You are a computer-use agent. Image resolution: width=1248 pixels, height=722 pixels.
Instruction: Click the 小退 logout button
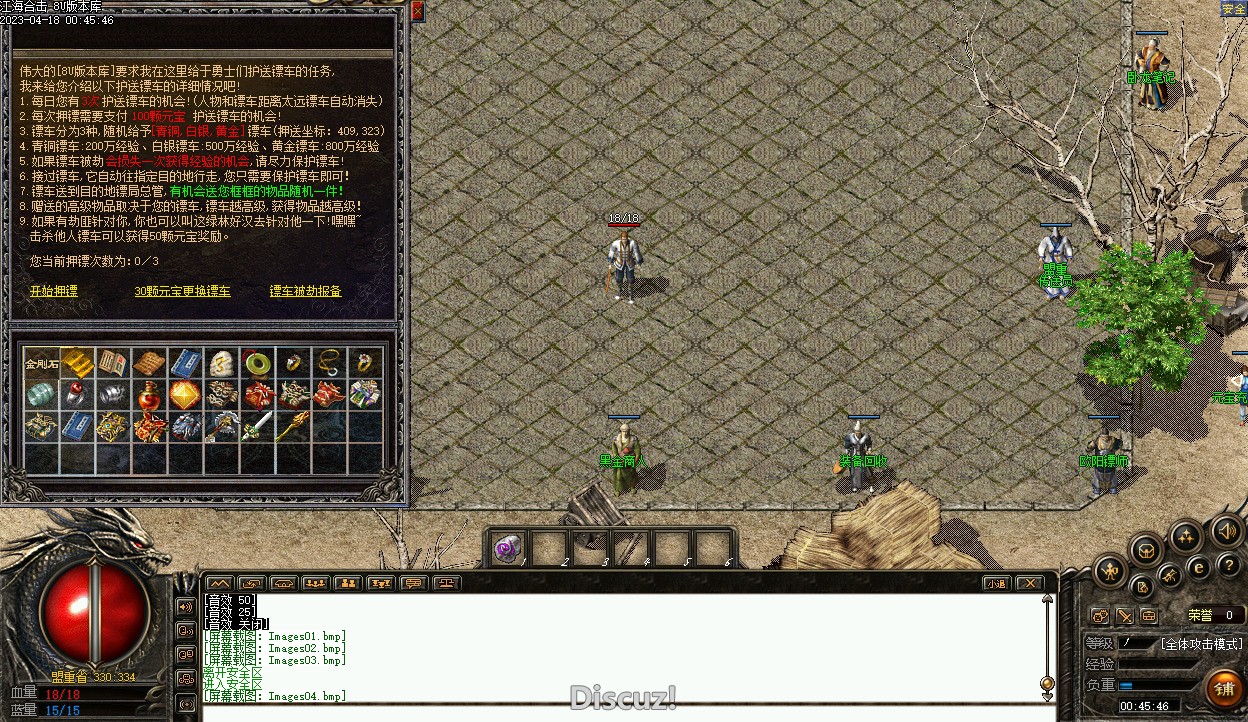(x=995, y=583)
